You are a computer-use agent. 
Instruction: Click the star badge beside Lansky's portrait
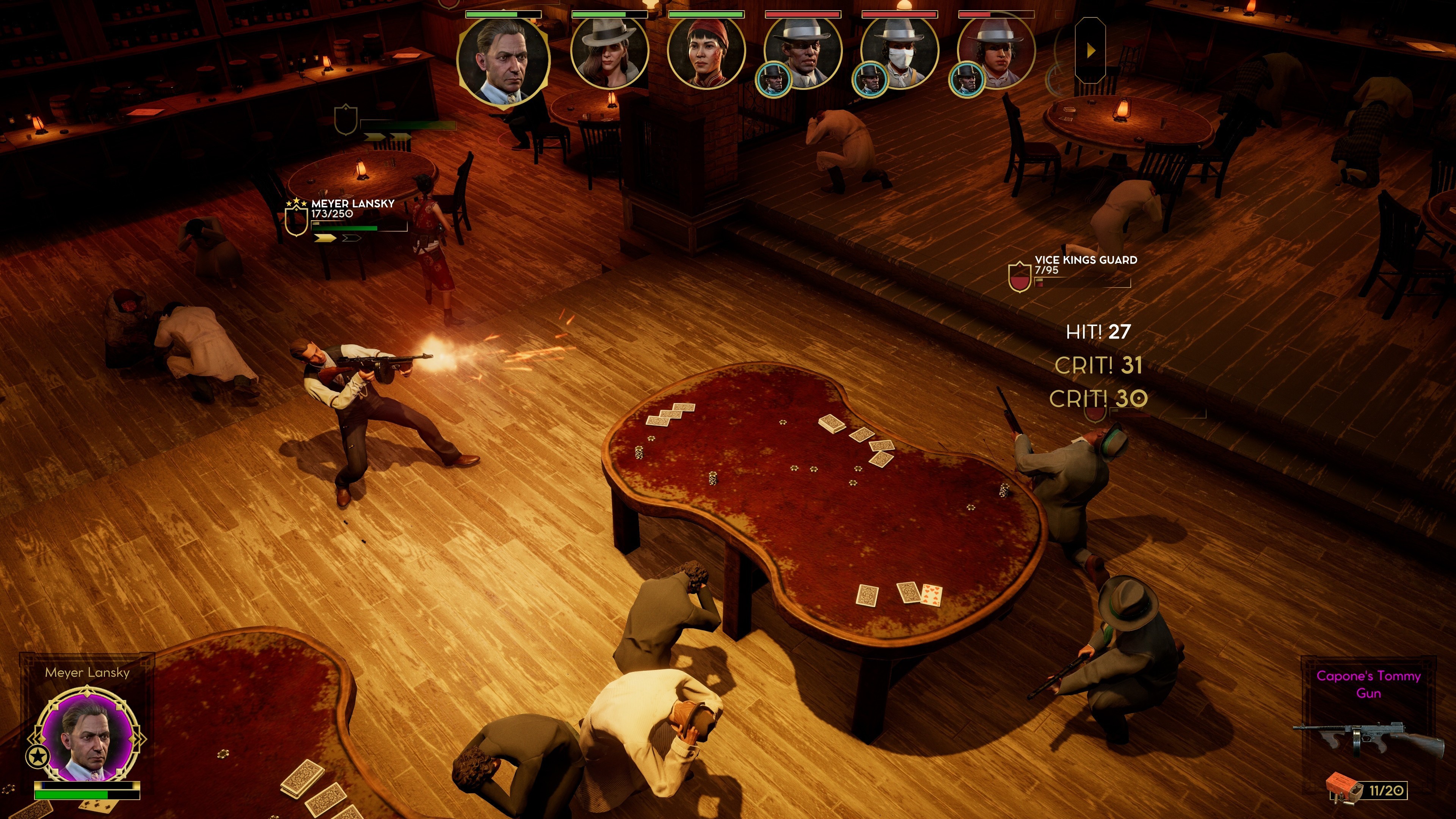tap(38, 756)
